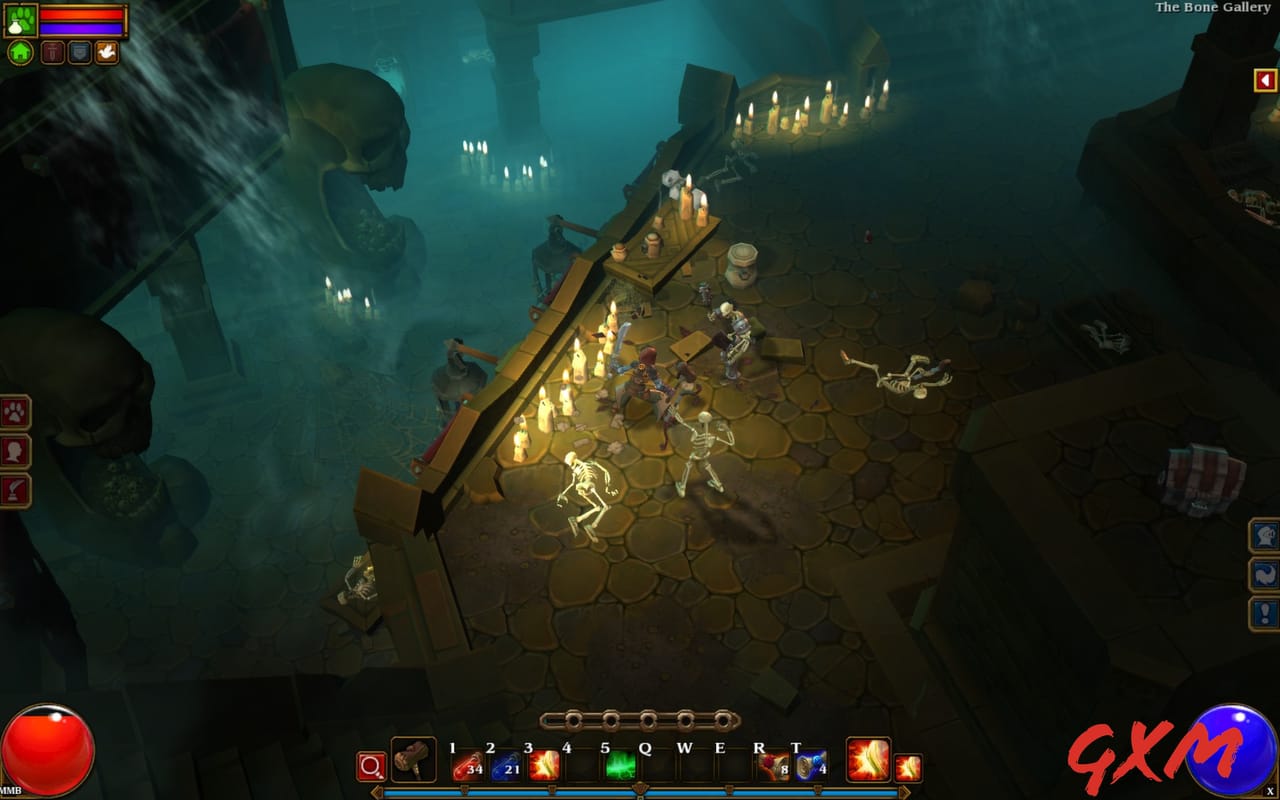
Task: Open the character portrait icon on left sidebar
Action: [x=14, y=450]
